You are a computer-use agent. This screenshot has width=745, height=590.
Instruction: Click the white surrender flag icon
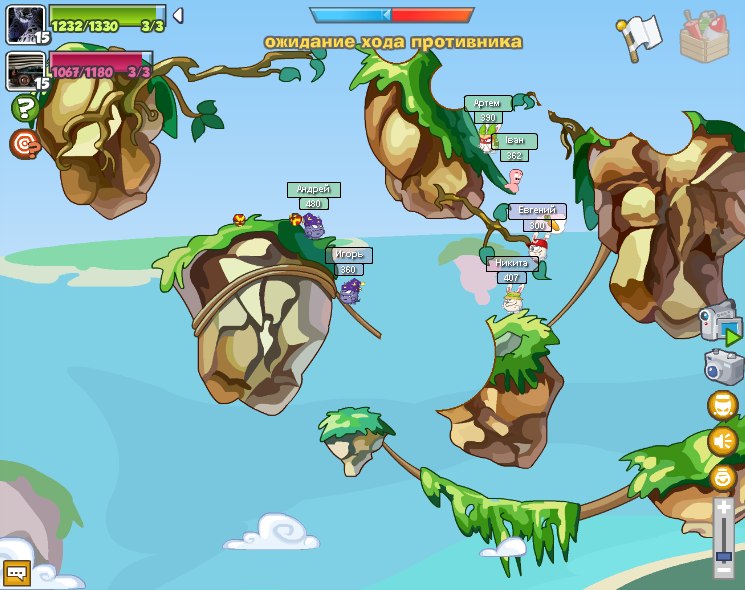point(640,36)
